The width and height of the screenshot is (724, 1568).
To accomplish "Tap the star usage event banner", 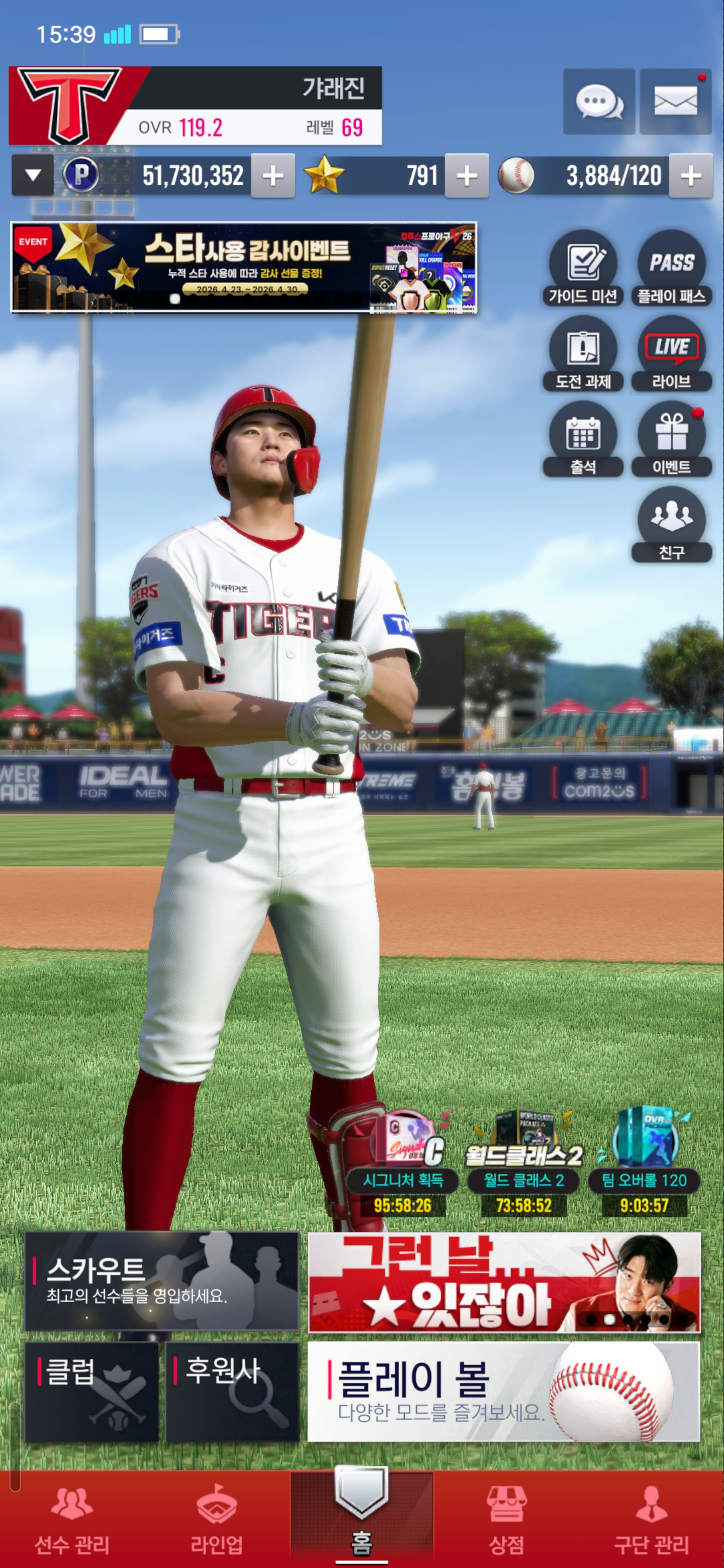I will click(x=243, y=267).
